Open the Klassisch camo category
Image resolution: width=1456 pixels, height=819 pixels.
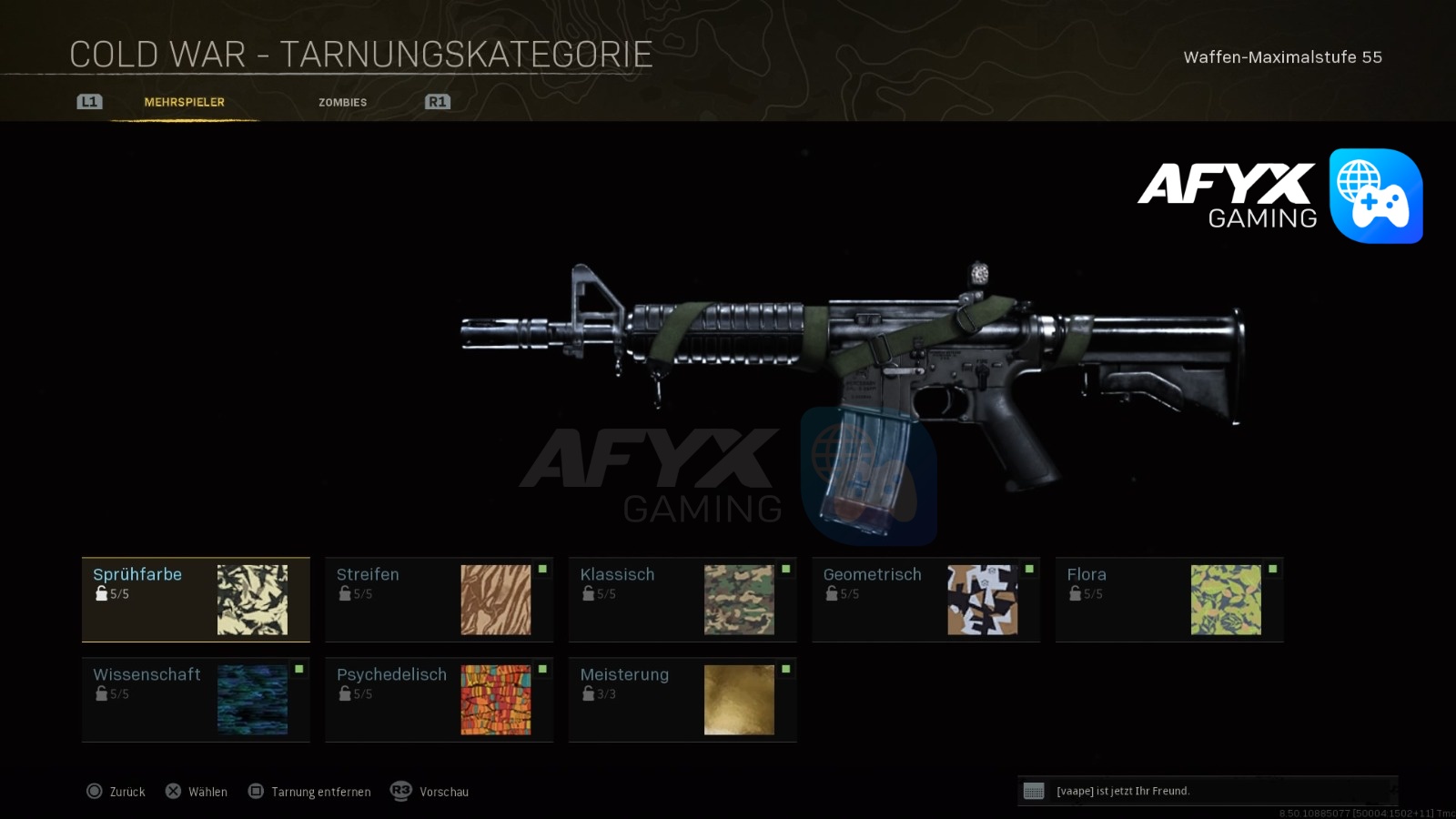[x=682, y=600]
